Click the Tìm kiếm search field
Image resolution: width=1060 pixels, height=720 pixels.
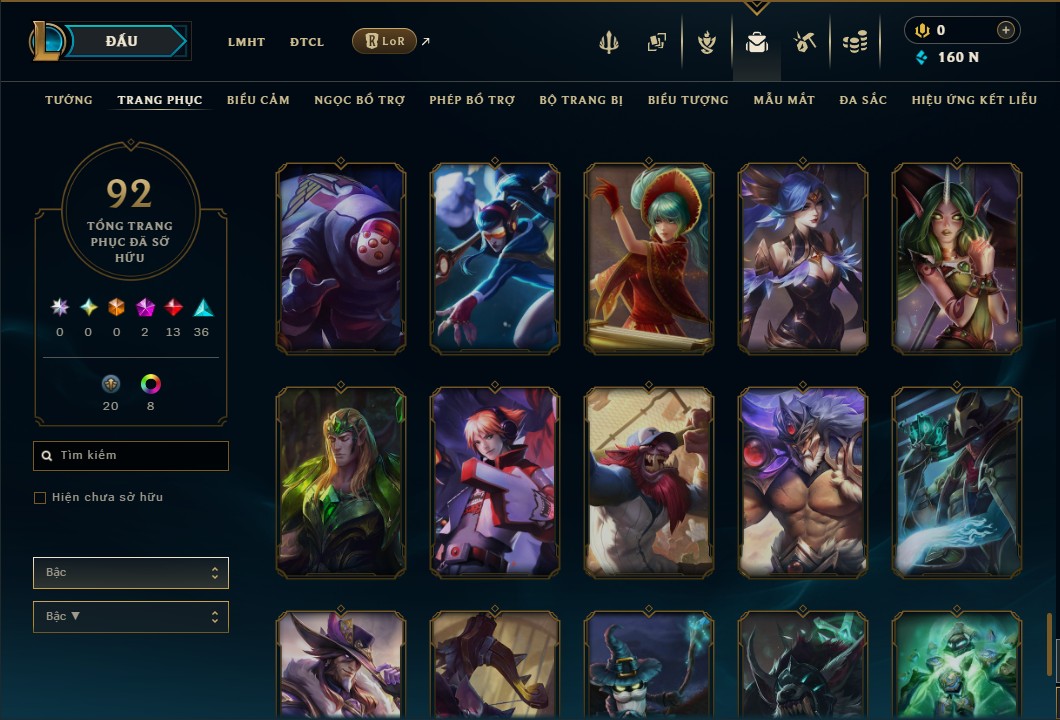(131, 456)
